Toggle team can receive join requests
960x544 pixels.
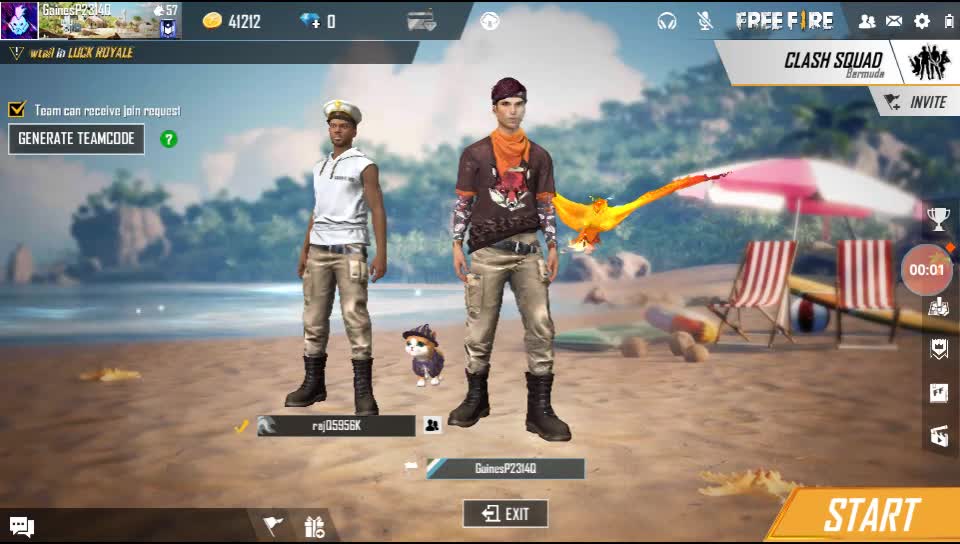(16, 110)
